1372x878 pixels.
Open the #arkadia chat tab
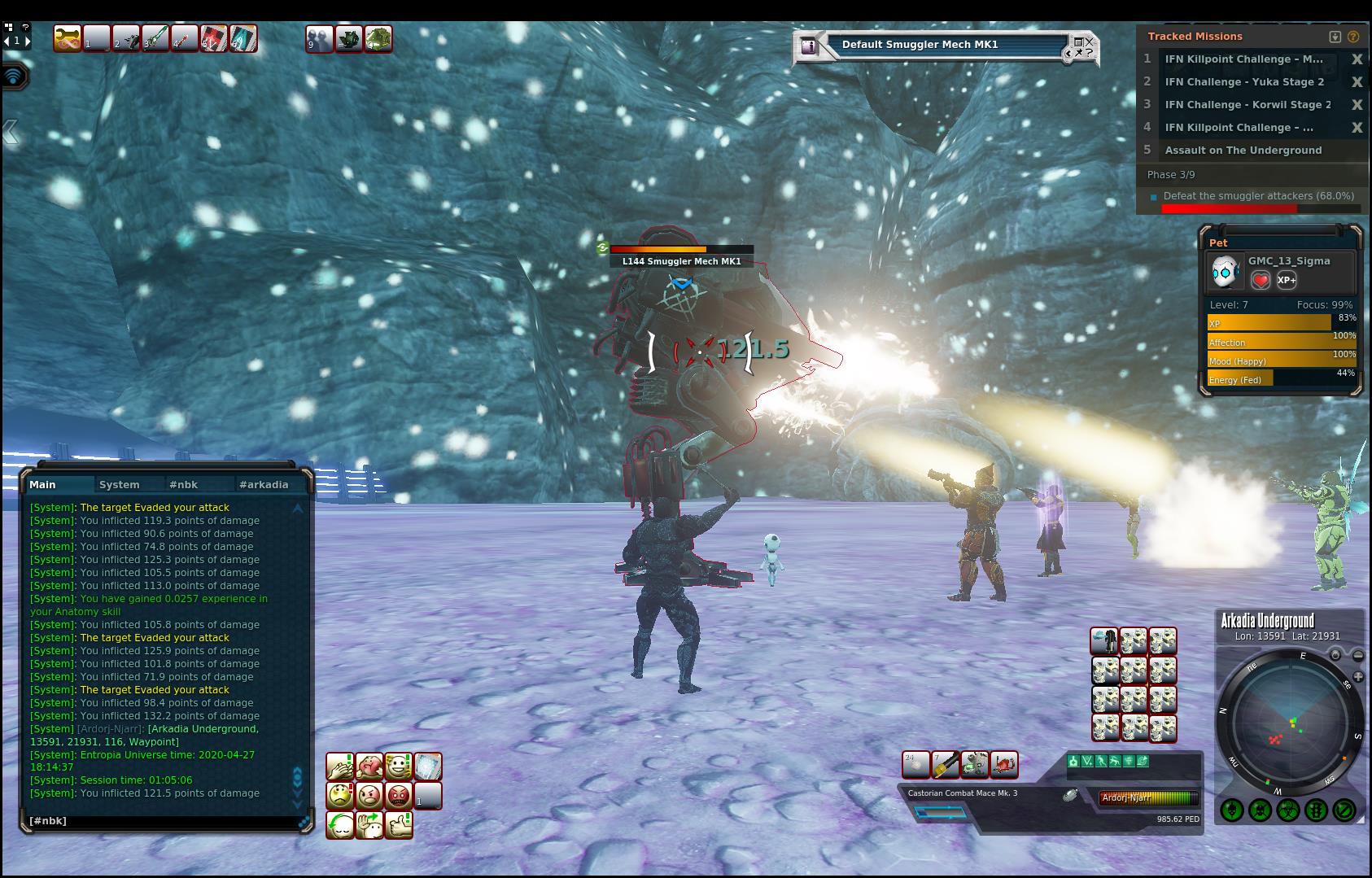(264, 485)
